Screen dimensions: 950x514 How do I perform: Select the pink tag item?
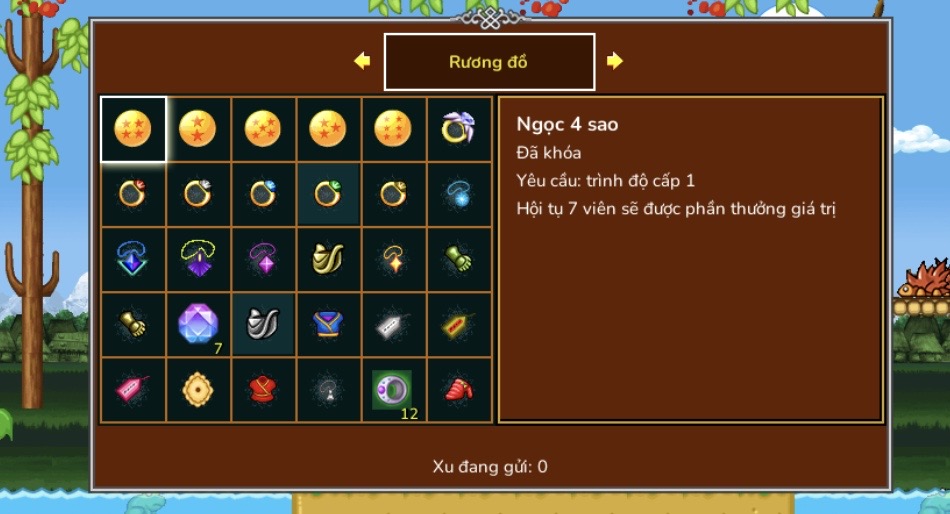coord(133,389)
